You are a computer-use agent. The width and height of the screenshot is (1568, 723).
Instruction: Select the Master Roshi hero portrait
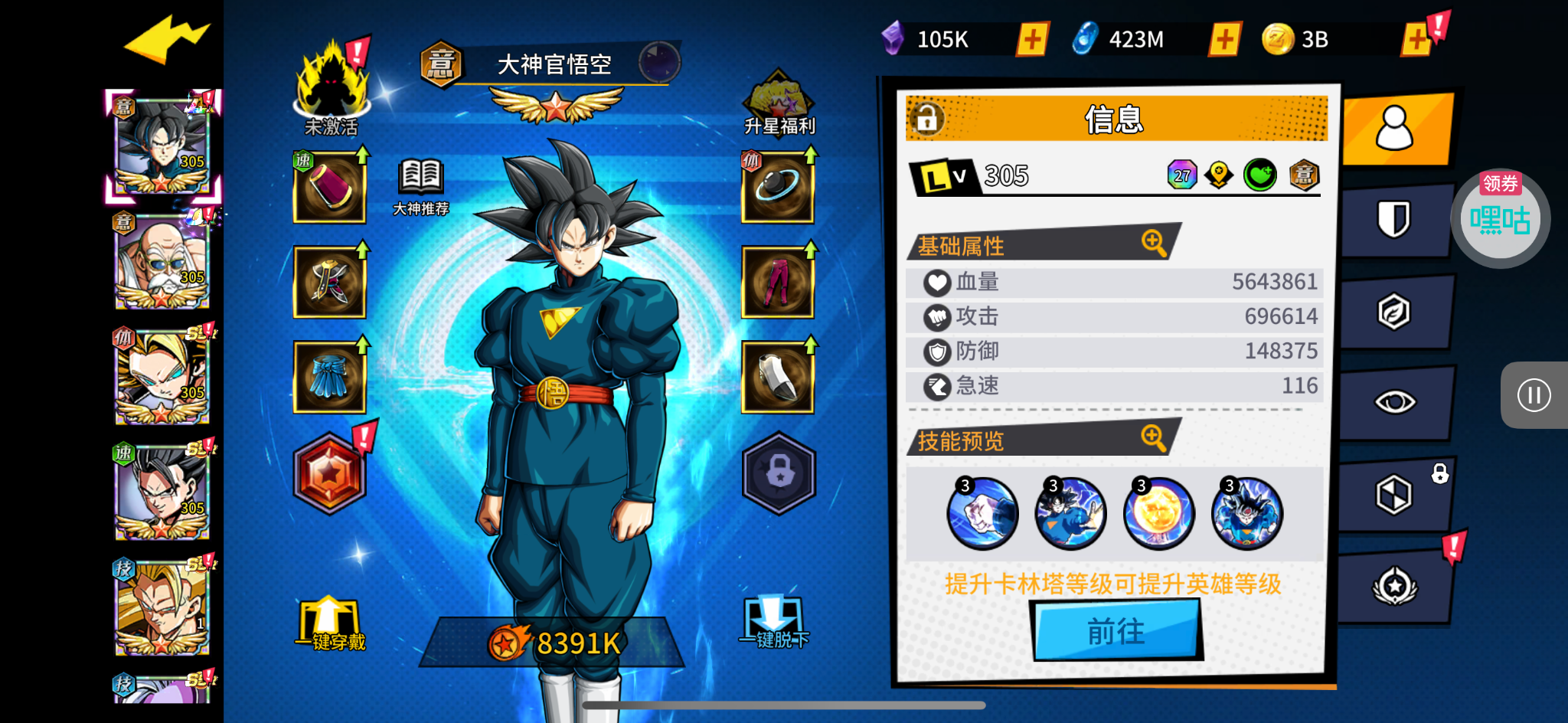point(162,262)
